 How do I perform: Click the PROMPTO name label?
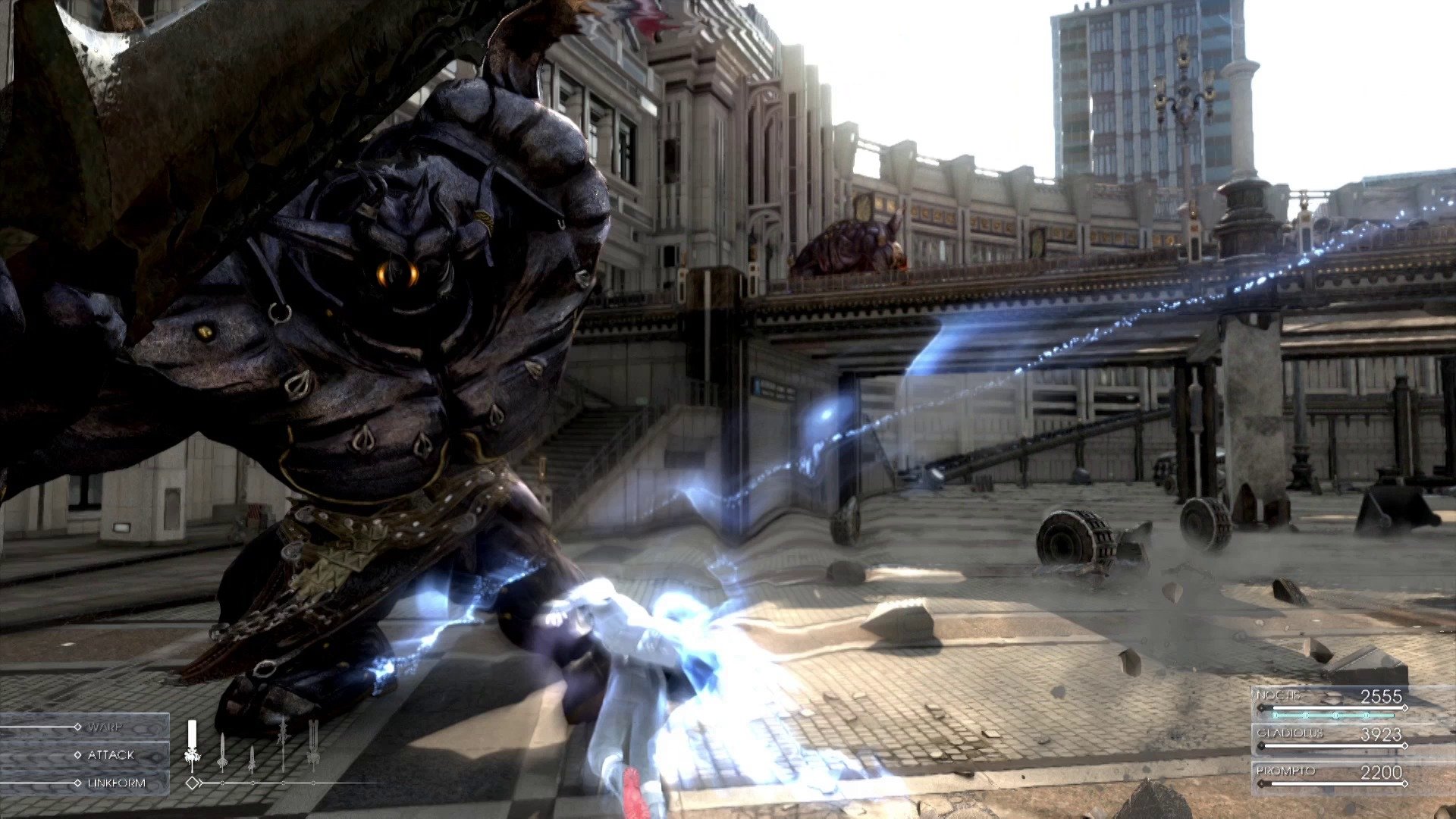1285,771
